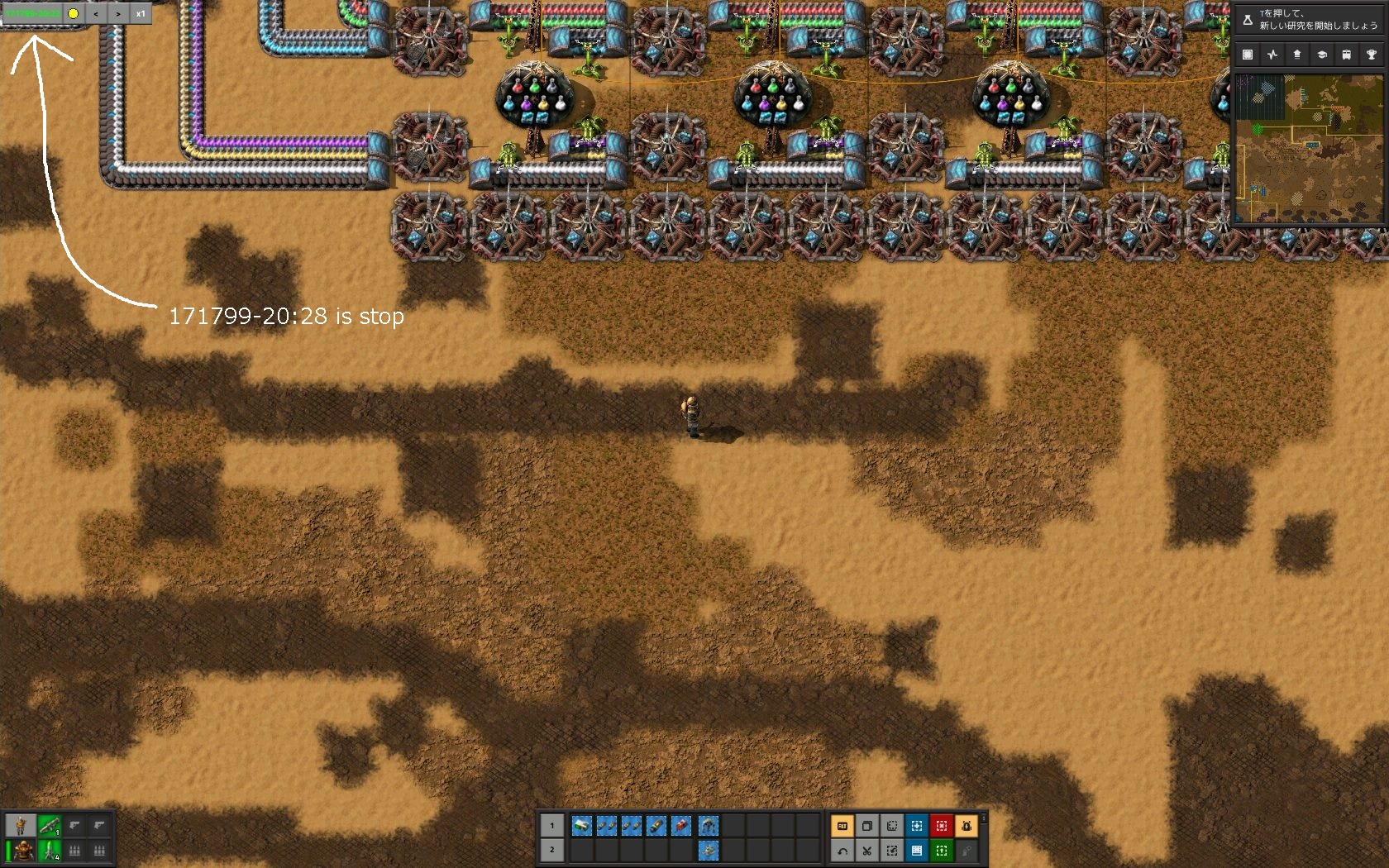Open the production statistics graph button
Screen dimensions: 1389x868
coord(1272,55)
